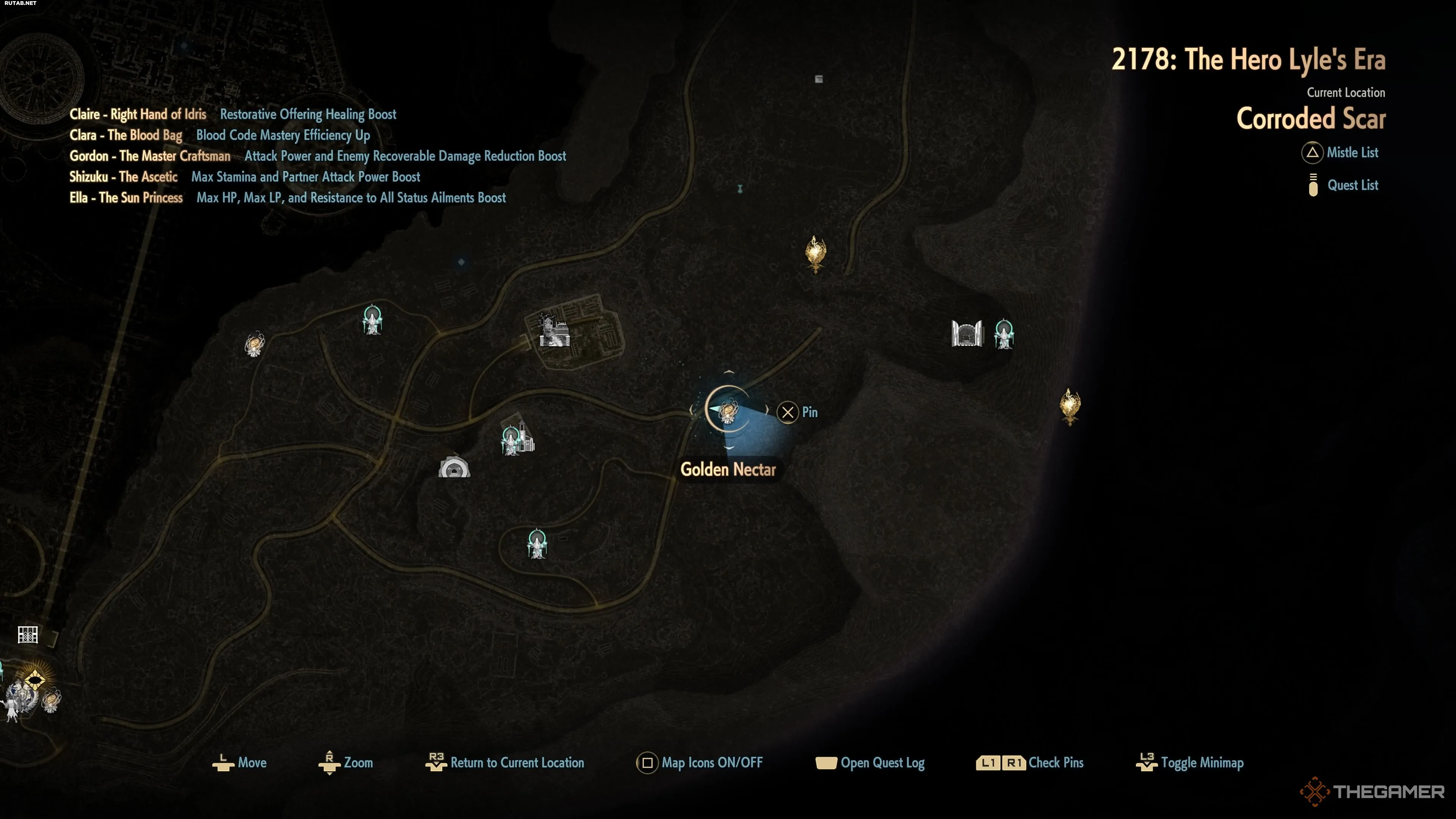Image resolution: width=1456 pixels, height=819 pixels.
Task: Select the mistle marker beside the stone gate
Action: (x=1004, y=334)
